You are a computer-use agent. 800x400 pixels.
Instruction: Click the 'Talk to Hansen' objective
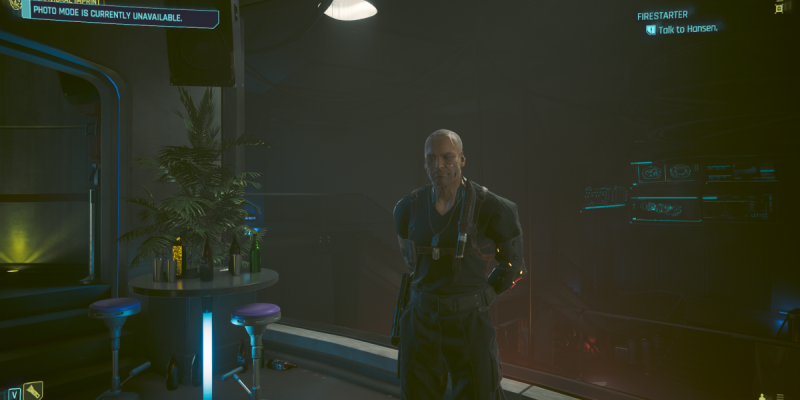[x=688, y=30]
